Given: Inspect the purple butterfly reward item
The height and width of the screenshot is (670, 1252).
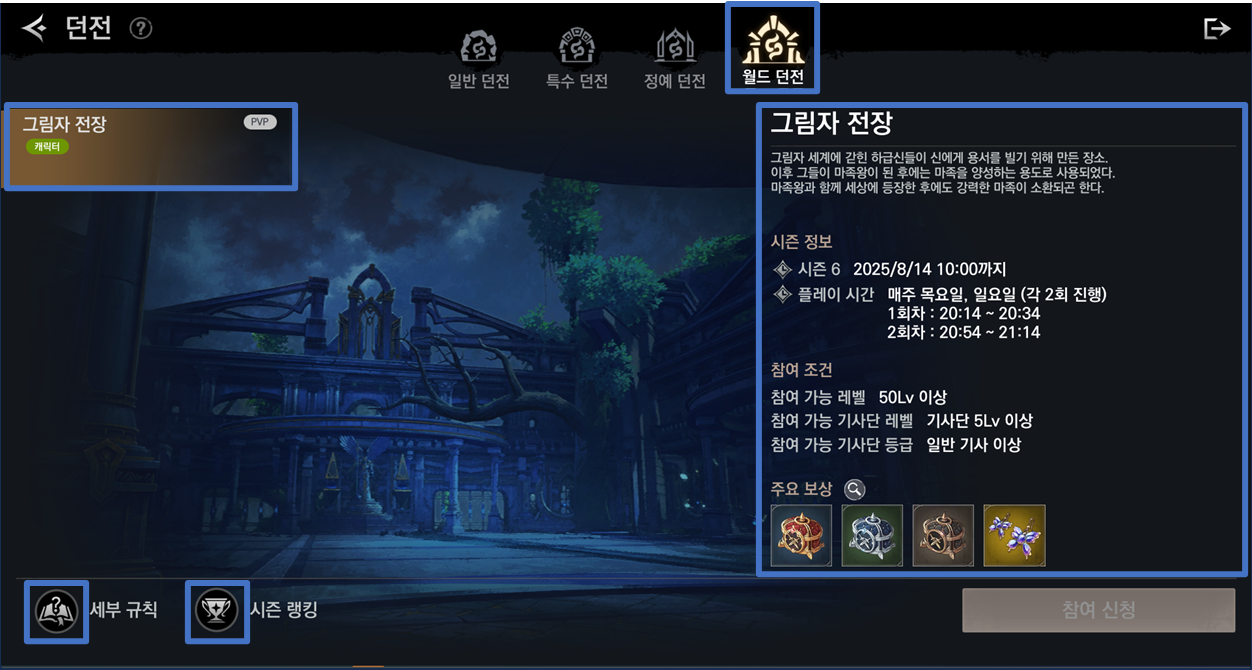Looking at the screenshot, I should click(1014, 535).
